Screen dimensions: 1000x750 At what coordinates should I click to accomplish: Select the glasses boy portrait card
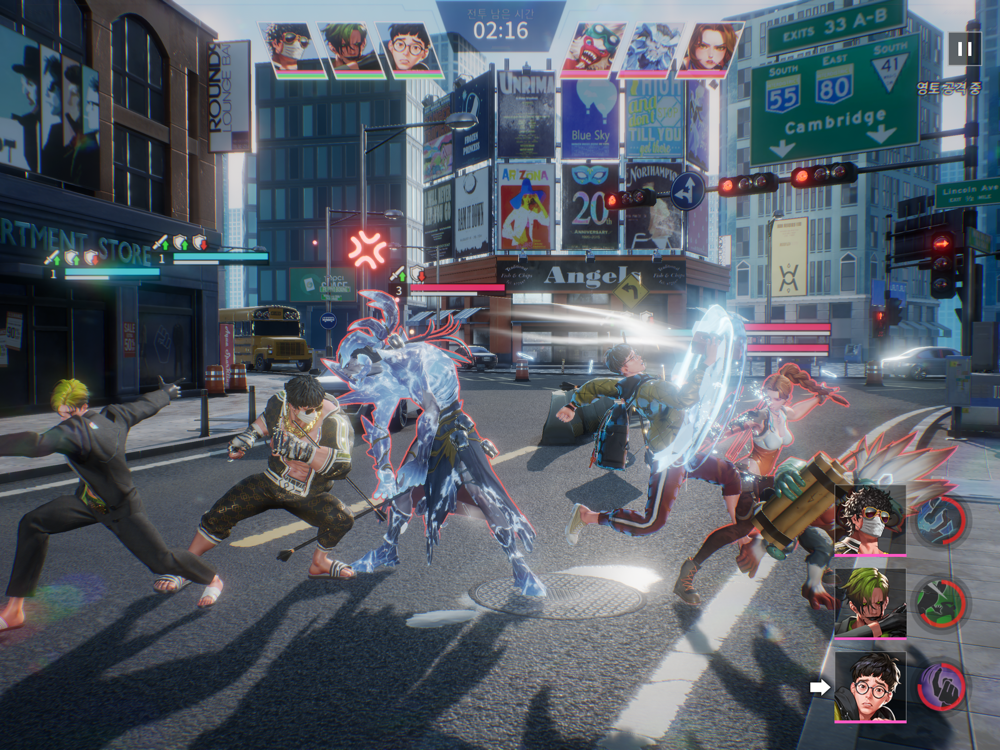pyautogui.click(x=870, y=686)
